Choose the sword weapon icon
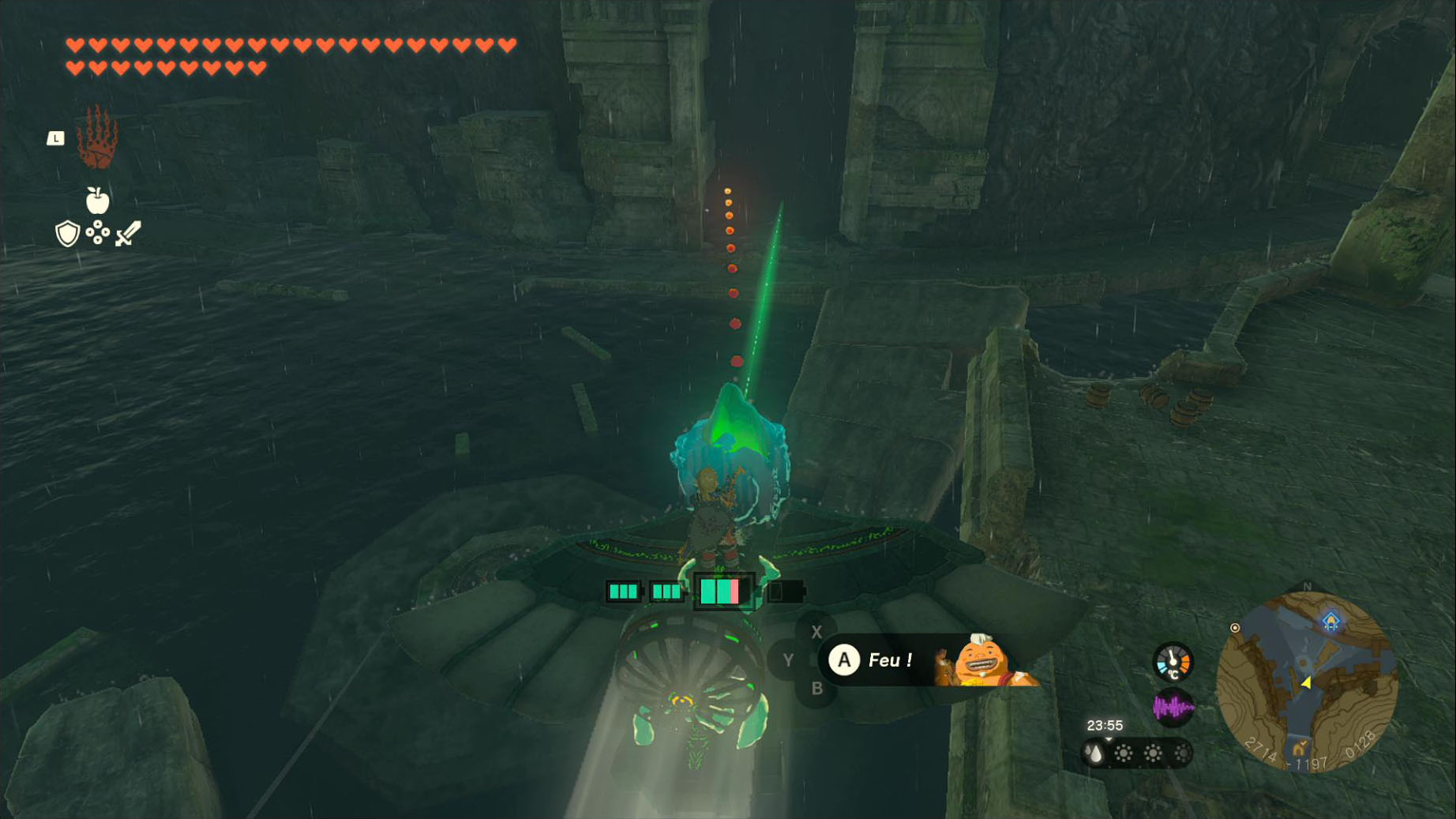This screenshot has width=1456, height=819. click(128, 234)
